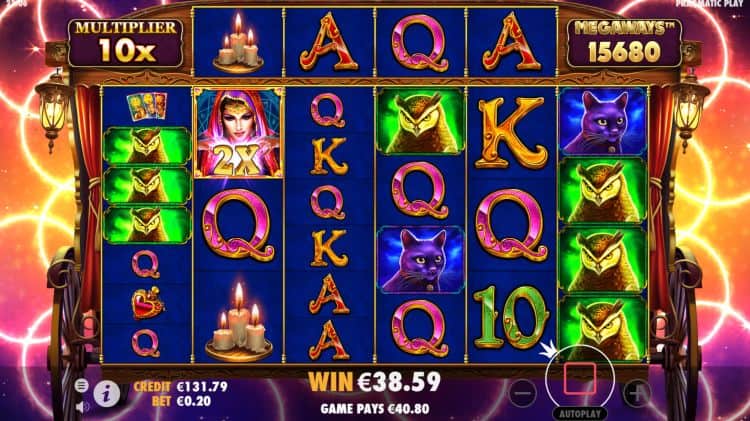This screenshot has height=421, width=750.
Task: Open the game information (i) page
Action: [107, 395]
